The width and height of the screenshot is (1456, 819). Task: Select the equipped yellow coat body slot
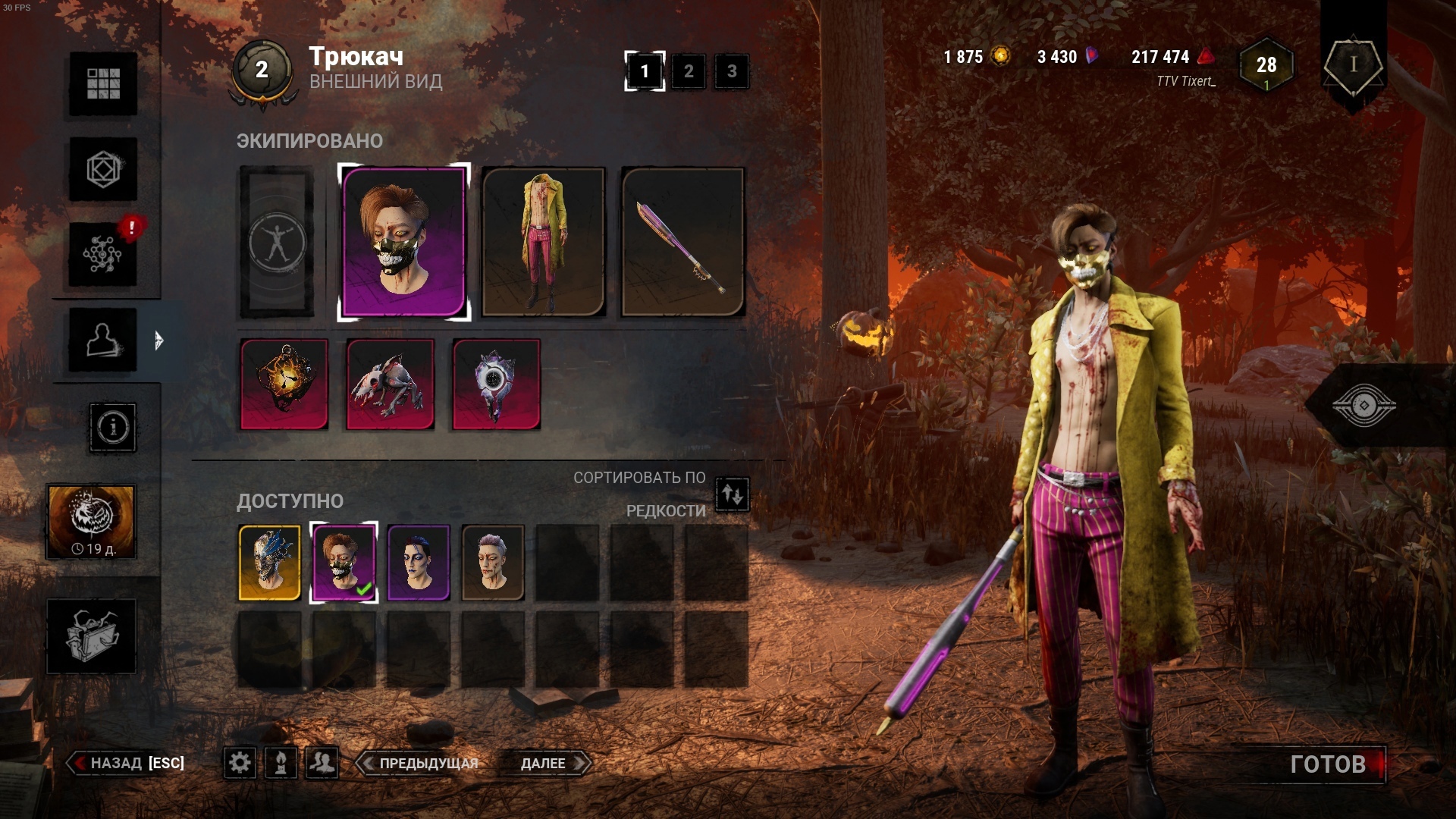click(x=543, y=241)
